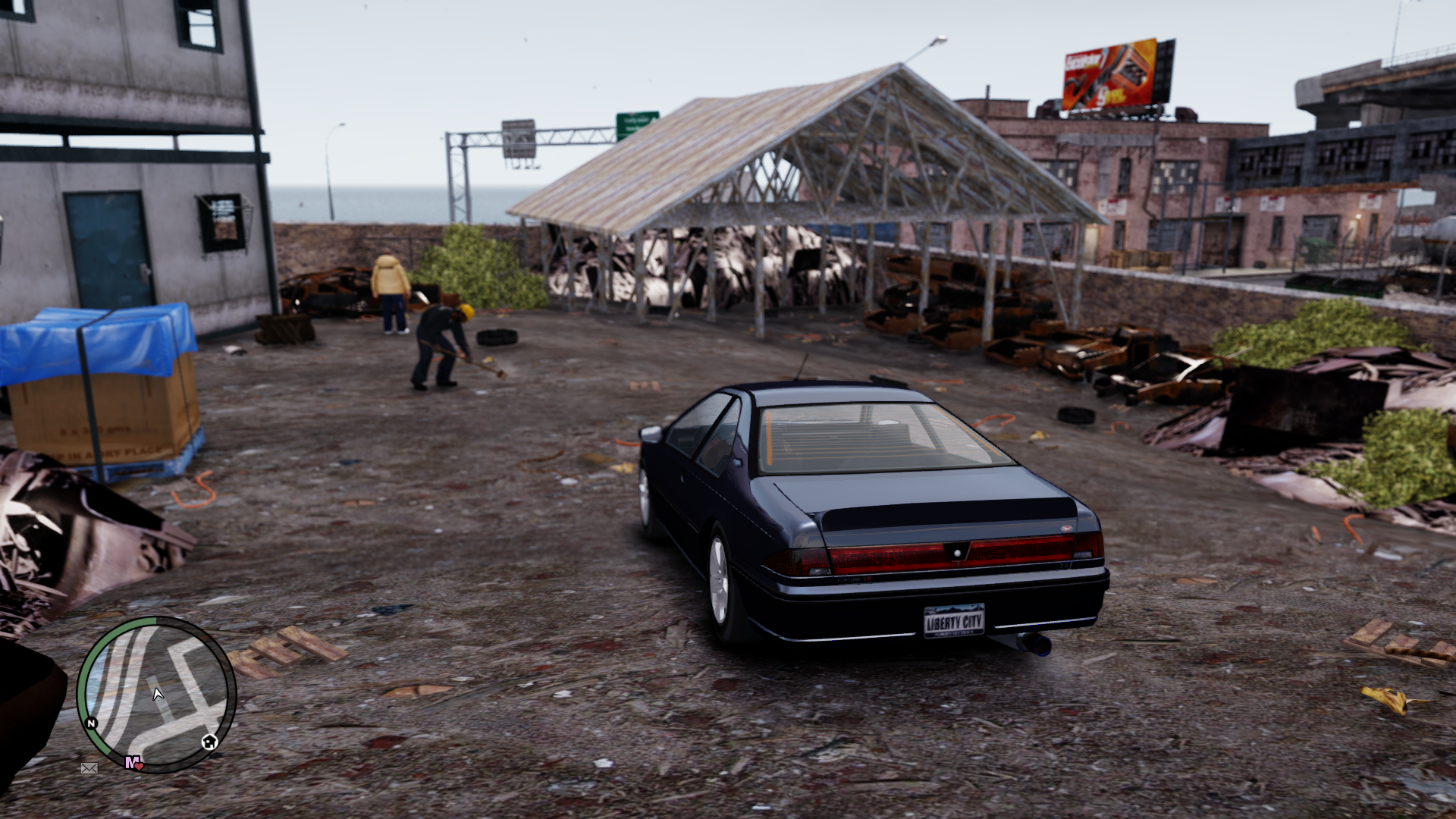Click the white player arrow on minimap

[158, 693]
